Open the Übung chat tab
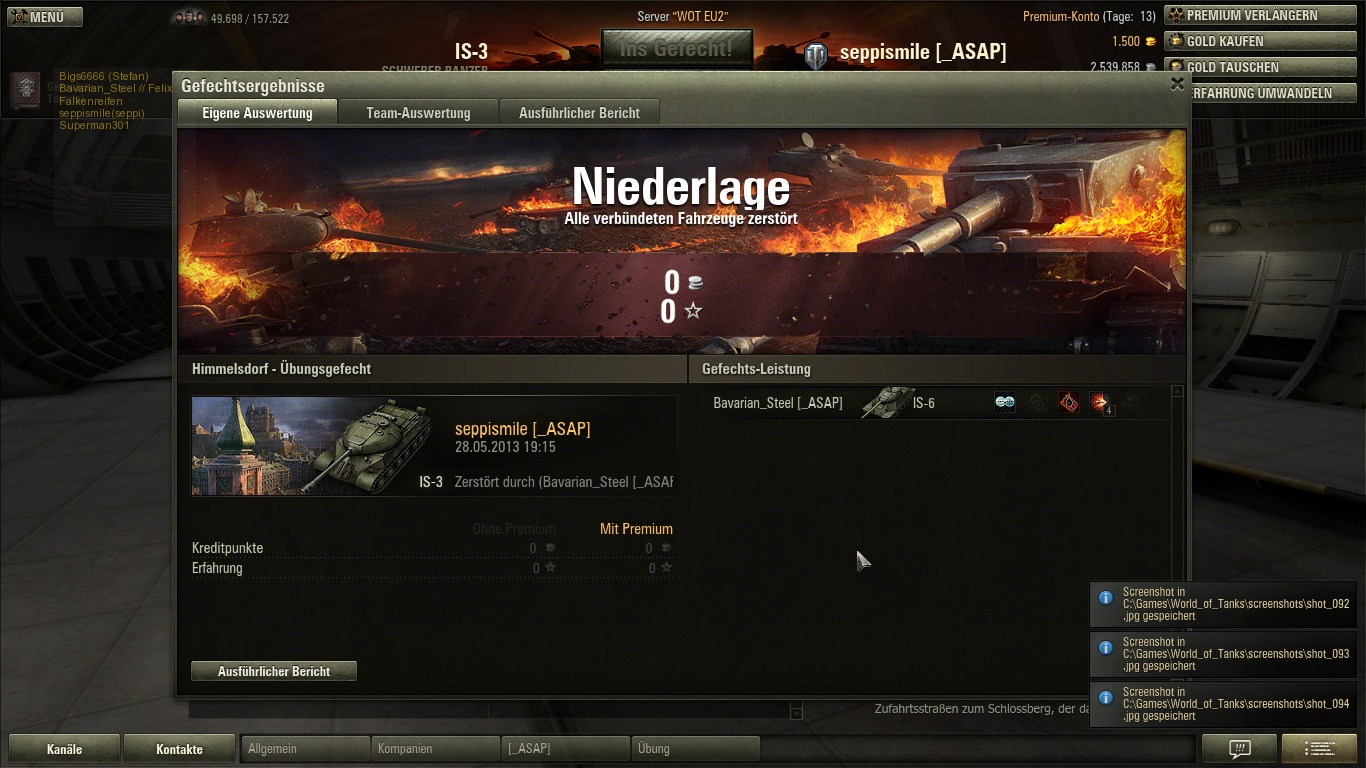 coord(695,748)
